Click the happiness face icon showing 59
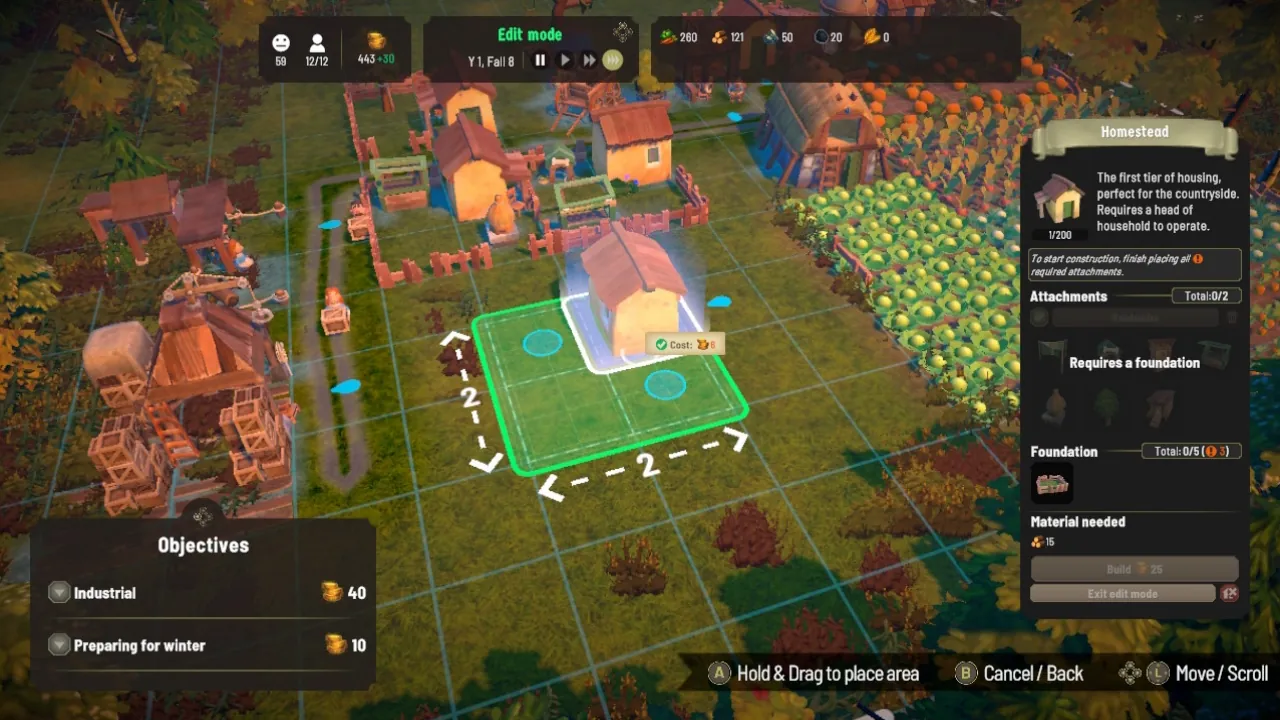The image size is (1280, 720). [x=280, y=44]
